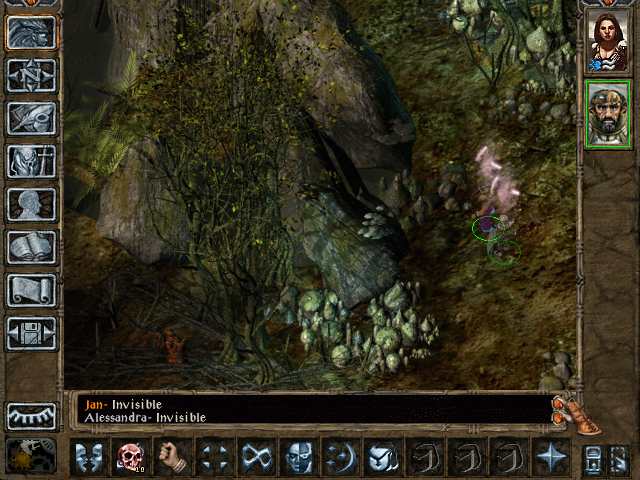Image resolution: width=640 pixels, height=480 pixels.
Task: Open the party inventory screen
Action: coord(32,161)
